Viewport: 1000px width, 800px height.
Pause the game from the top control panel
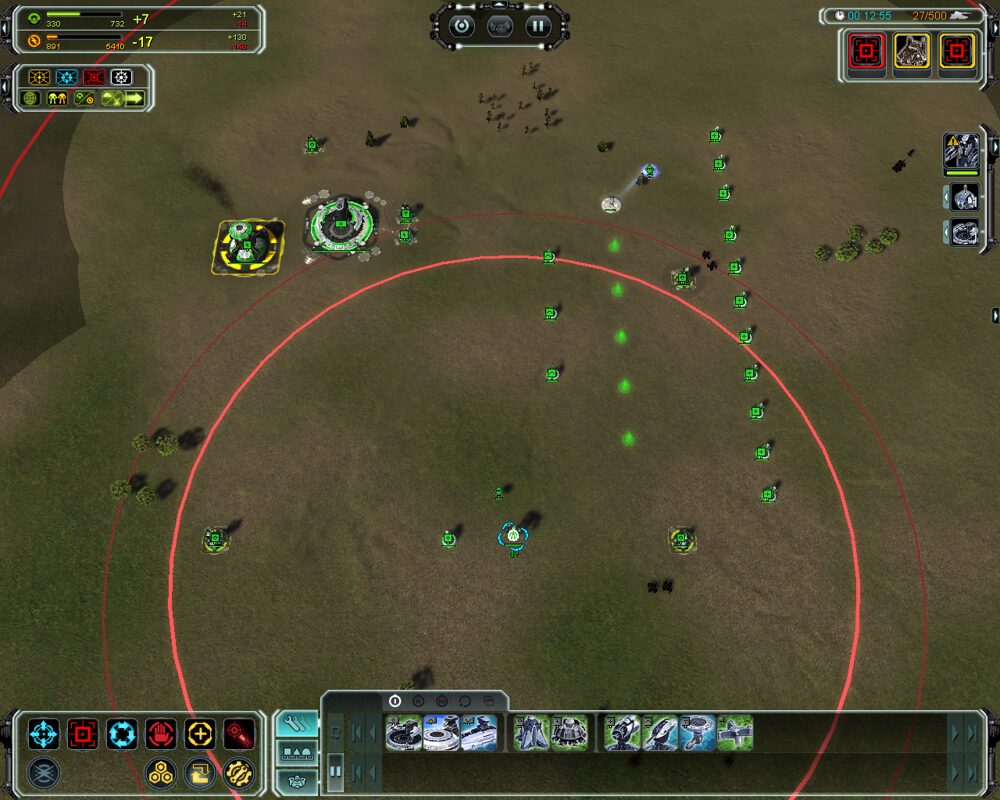click(539, 26)
